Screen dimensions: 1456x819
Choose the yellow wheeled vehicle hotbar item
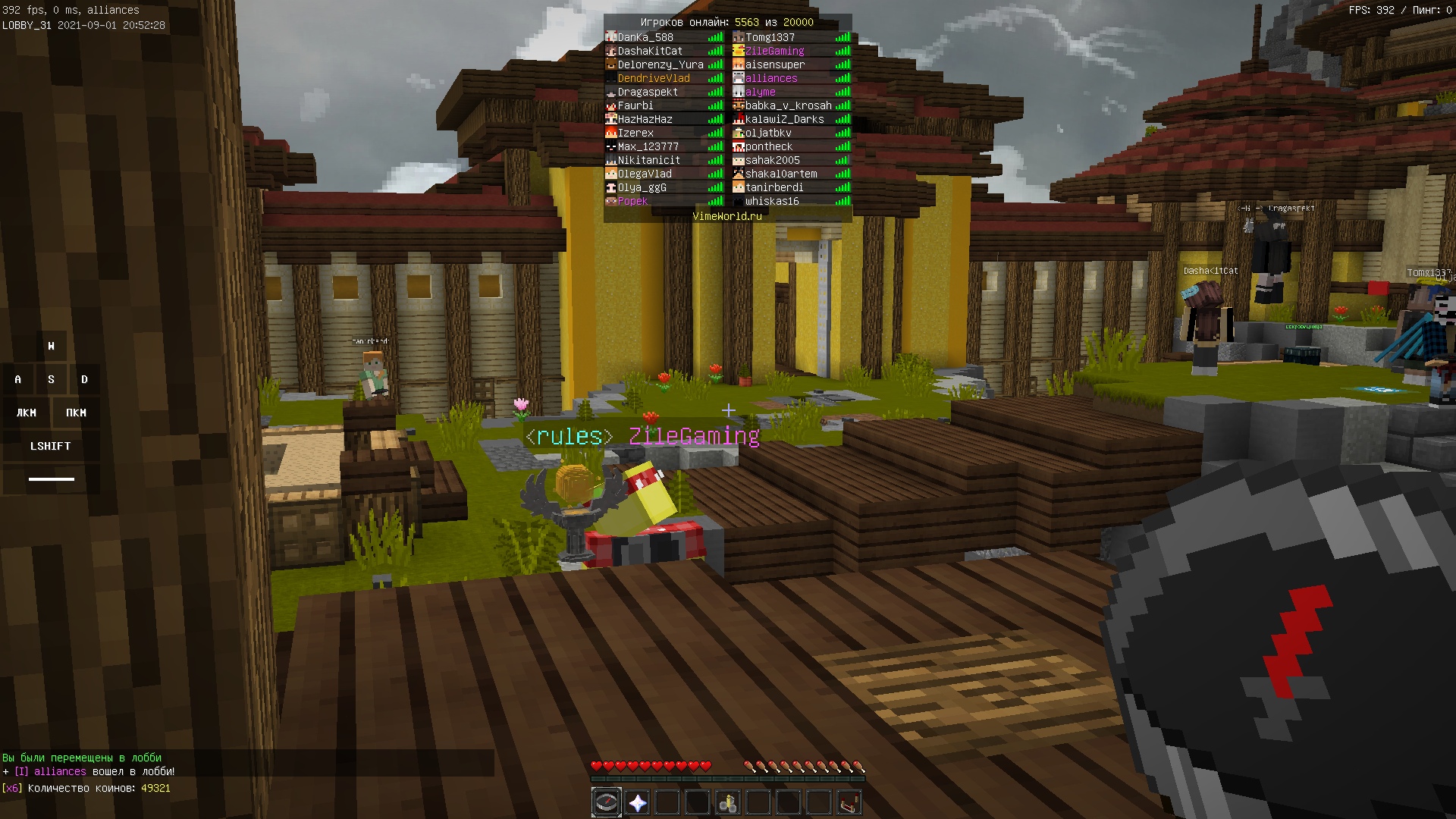click(728, 802)
